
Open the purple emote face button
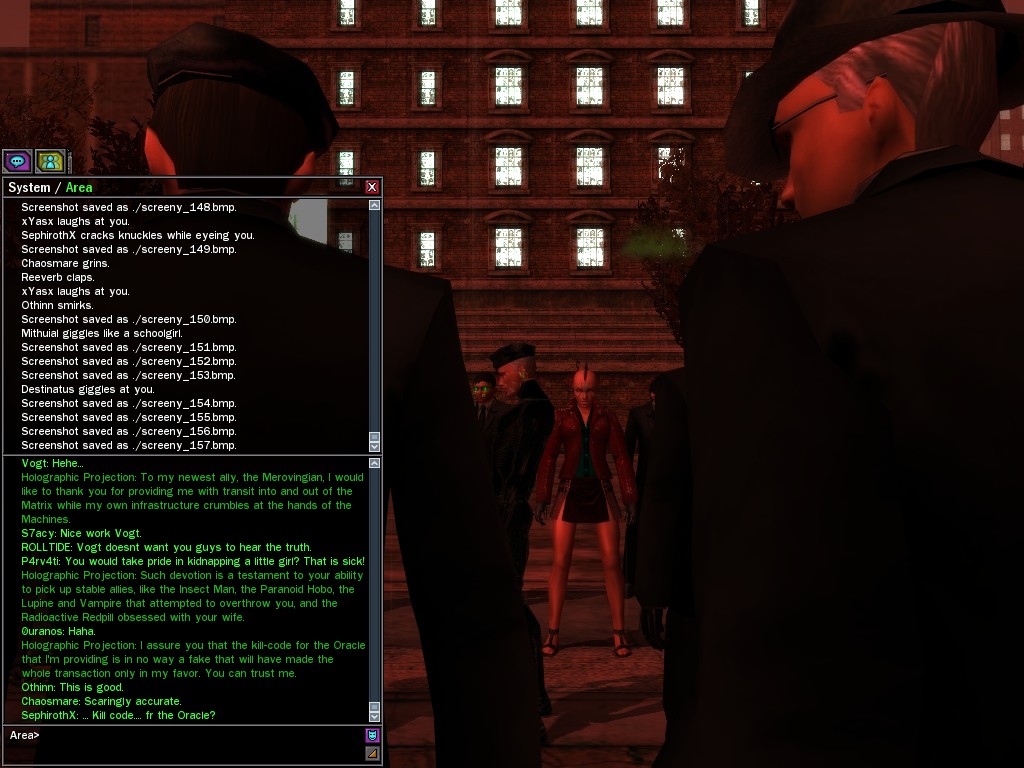tap(372, 735)
